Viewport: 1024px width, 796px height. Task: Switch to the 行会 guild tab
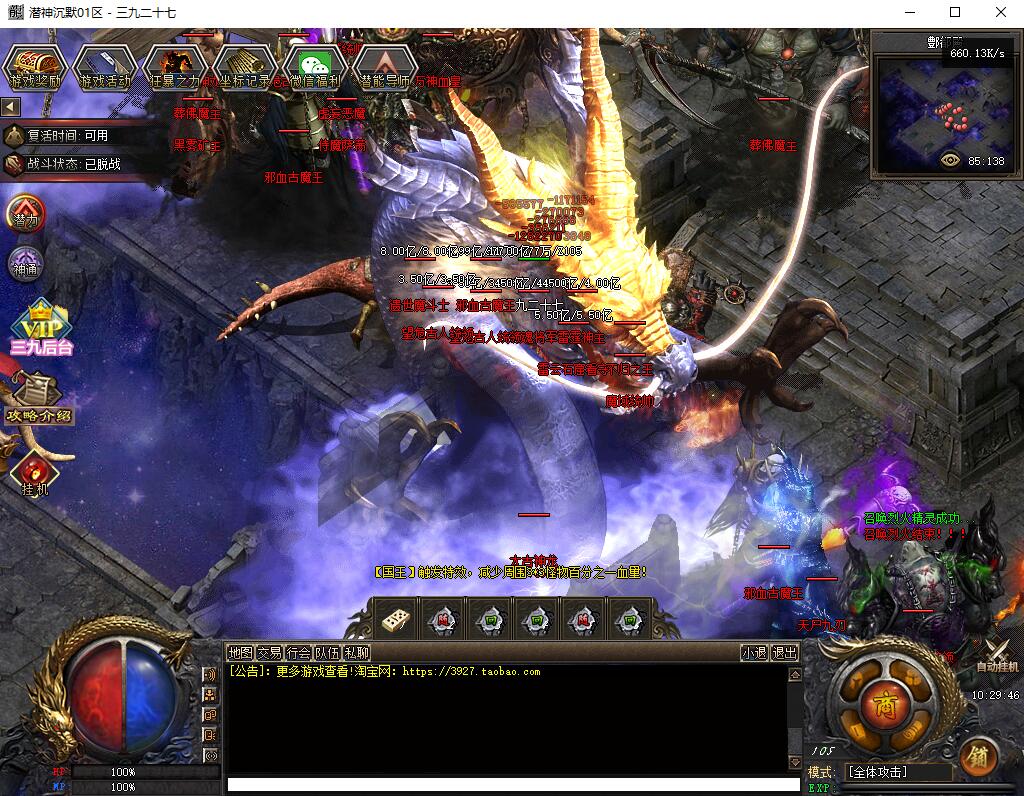coord(298,653)
